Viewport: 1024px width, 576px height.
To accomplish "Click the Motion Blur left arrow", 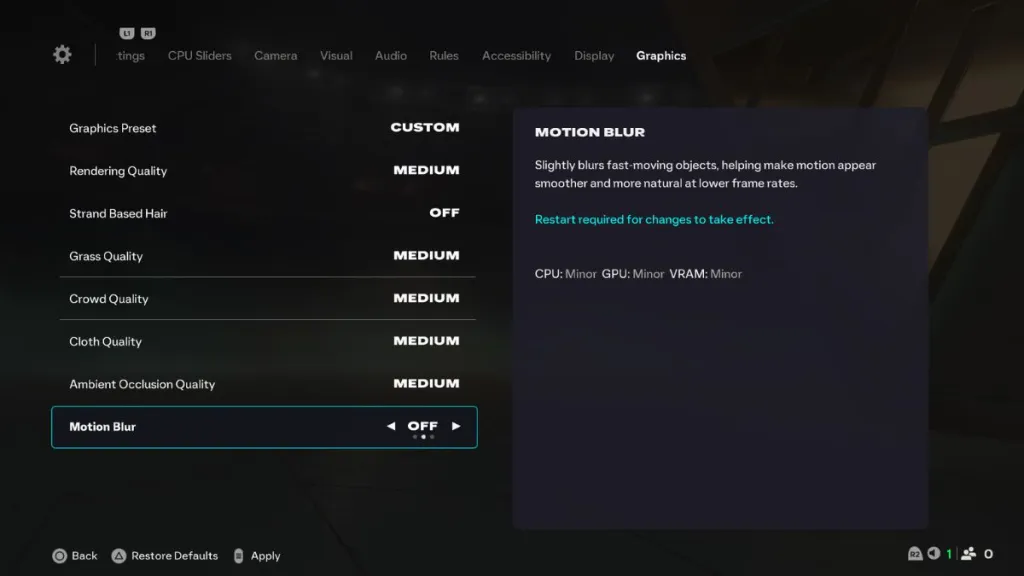I will (x=391, y=426).
